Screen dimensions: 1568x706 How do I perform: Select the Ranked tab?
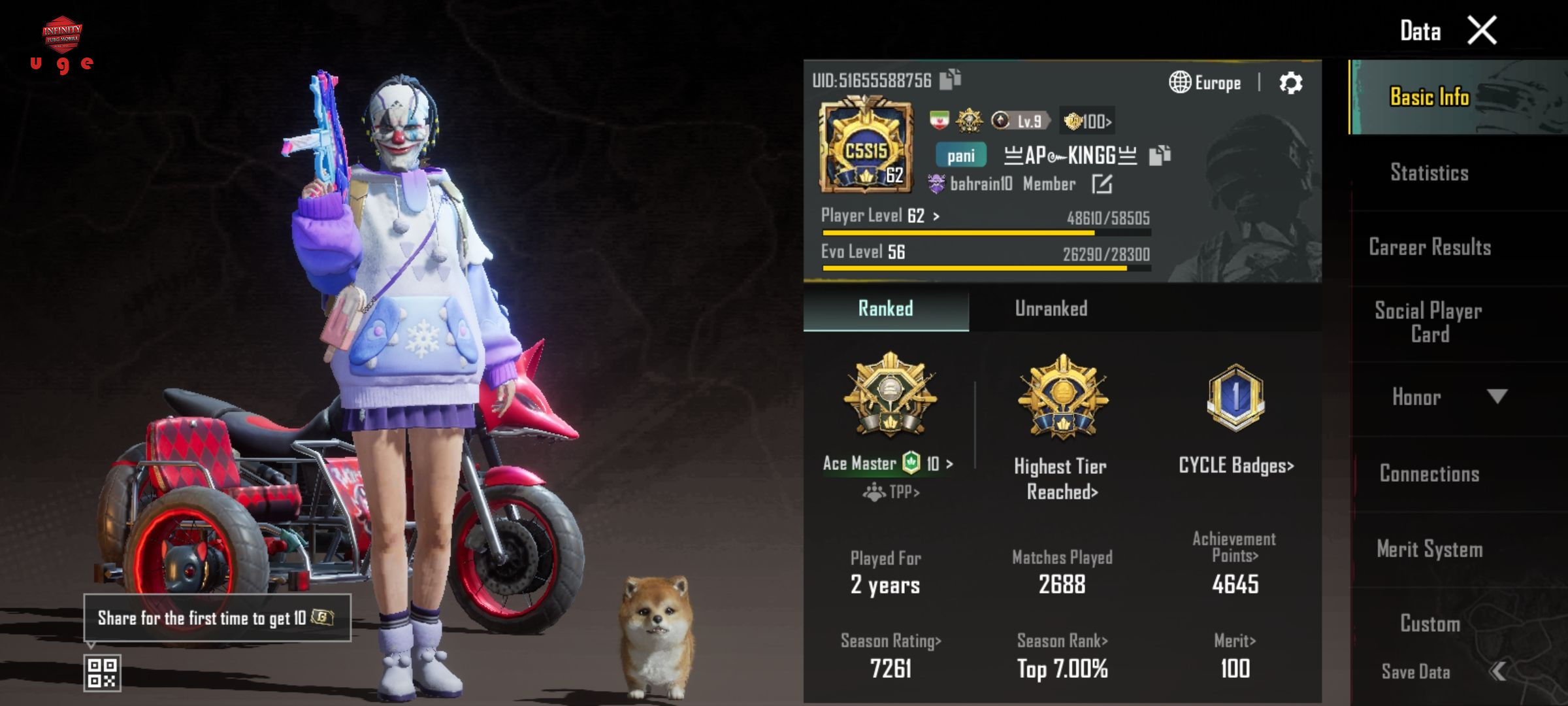tap(885, 309)
